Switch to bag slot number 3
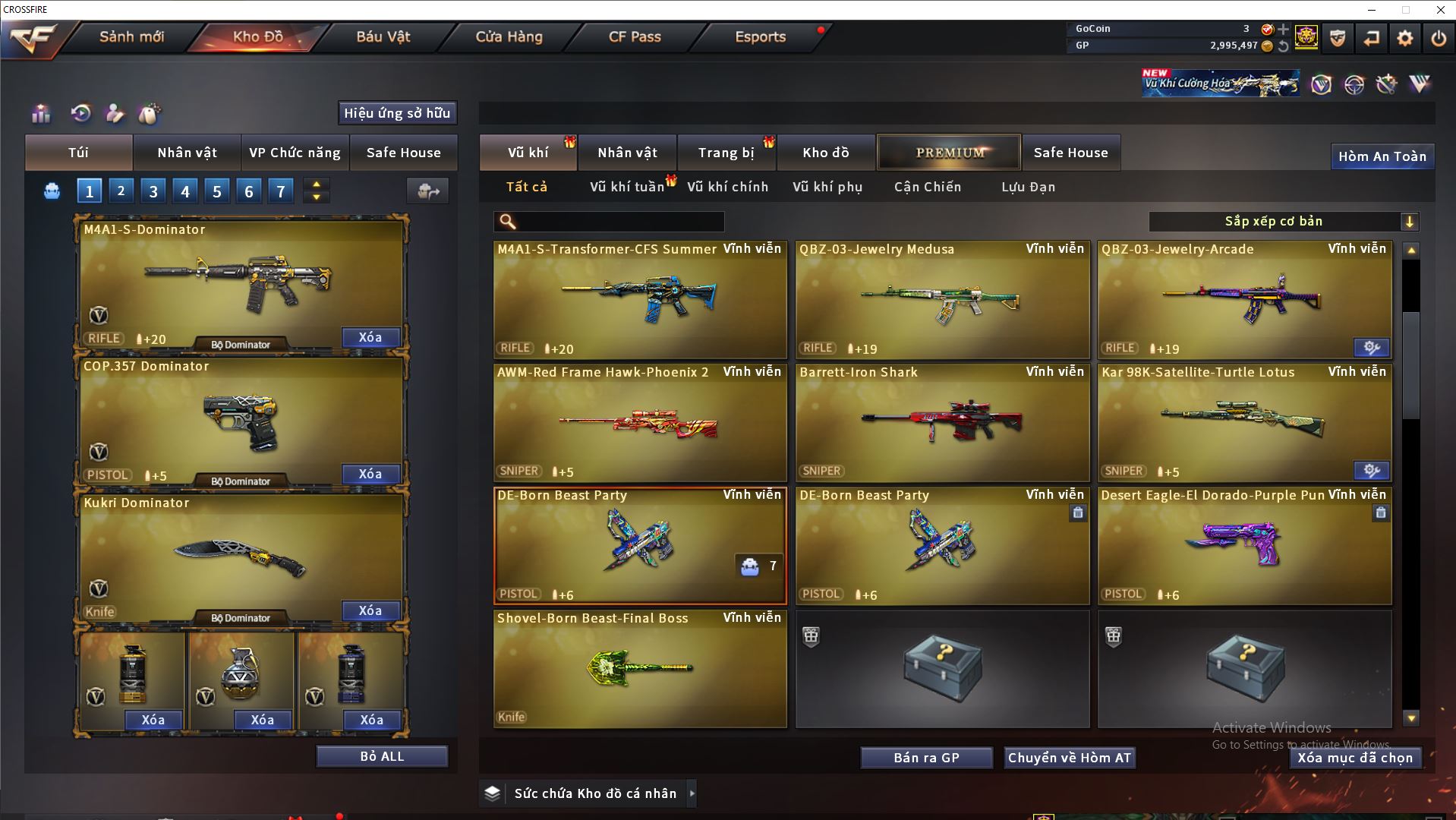1456x820 pixels. tap(153, 191)
